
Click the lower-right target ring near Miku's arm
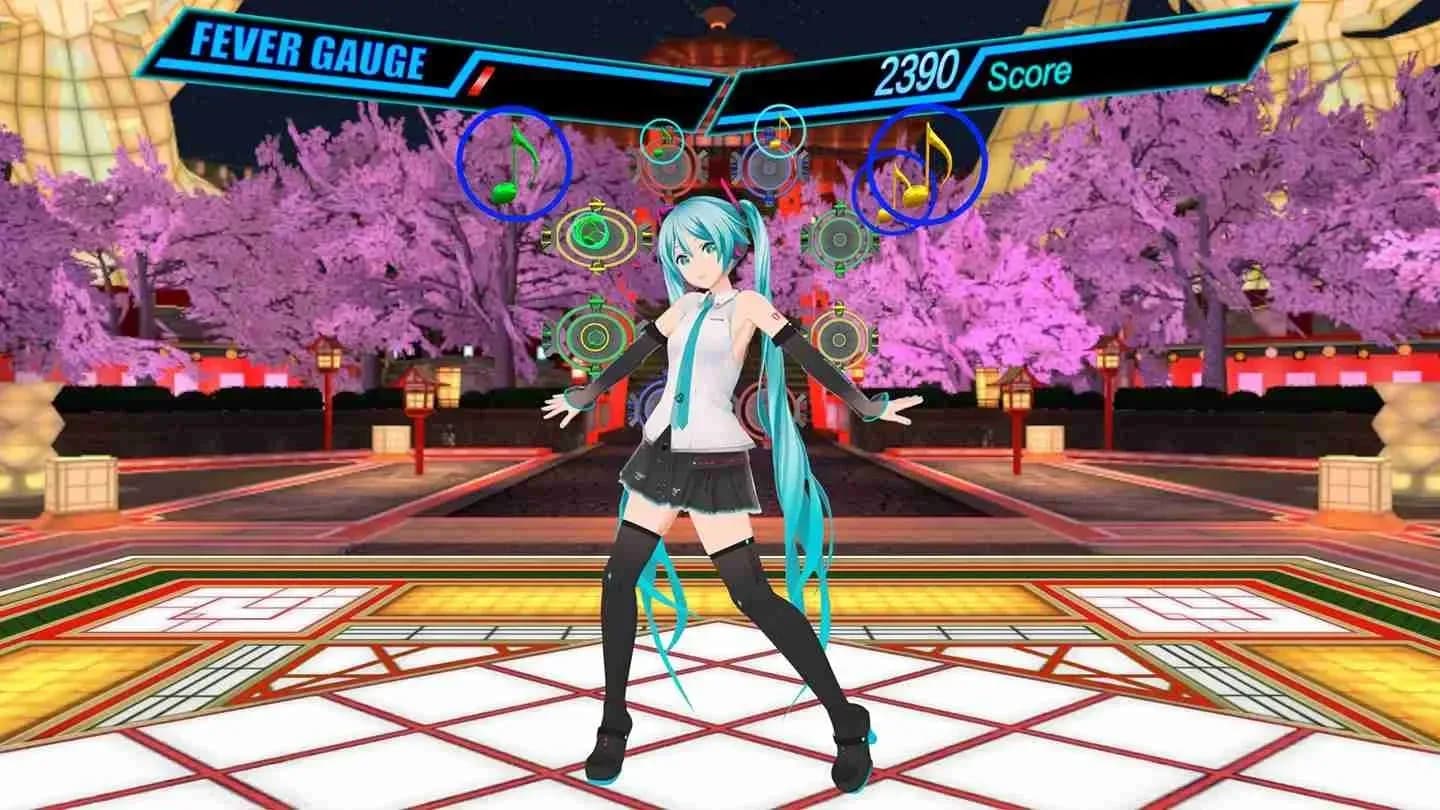(836, 337)
